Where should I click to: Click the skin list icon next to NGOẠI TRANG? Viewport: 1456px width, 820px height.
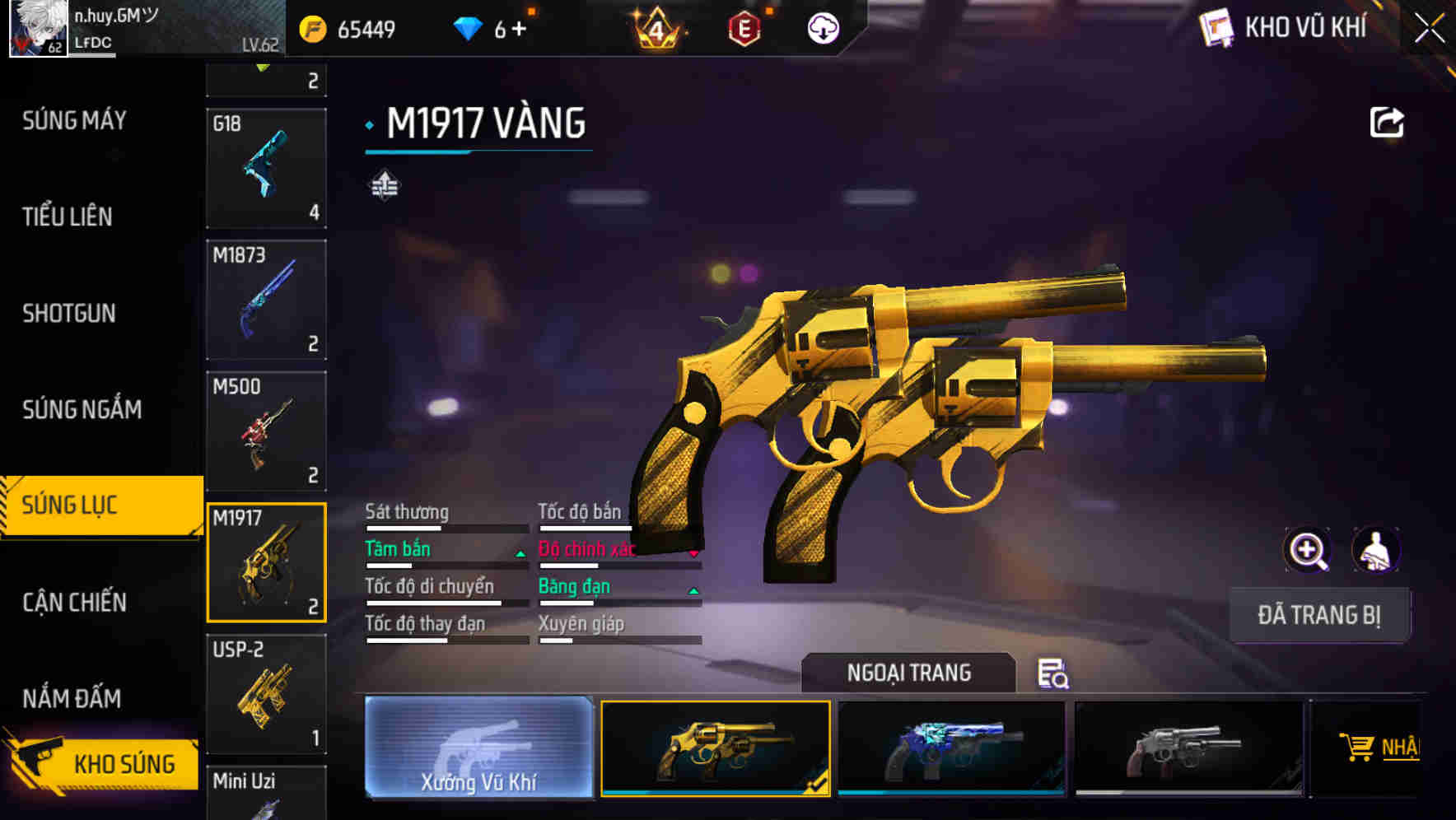click(x=1054, y=673)
